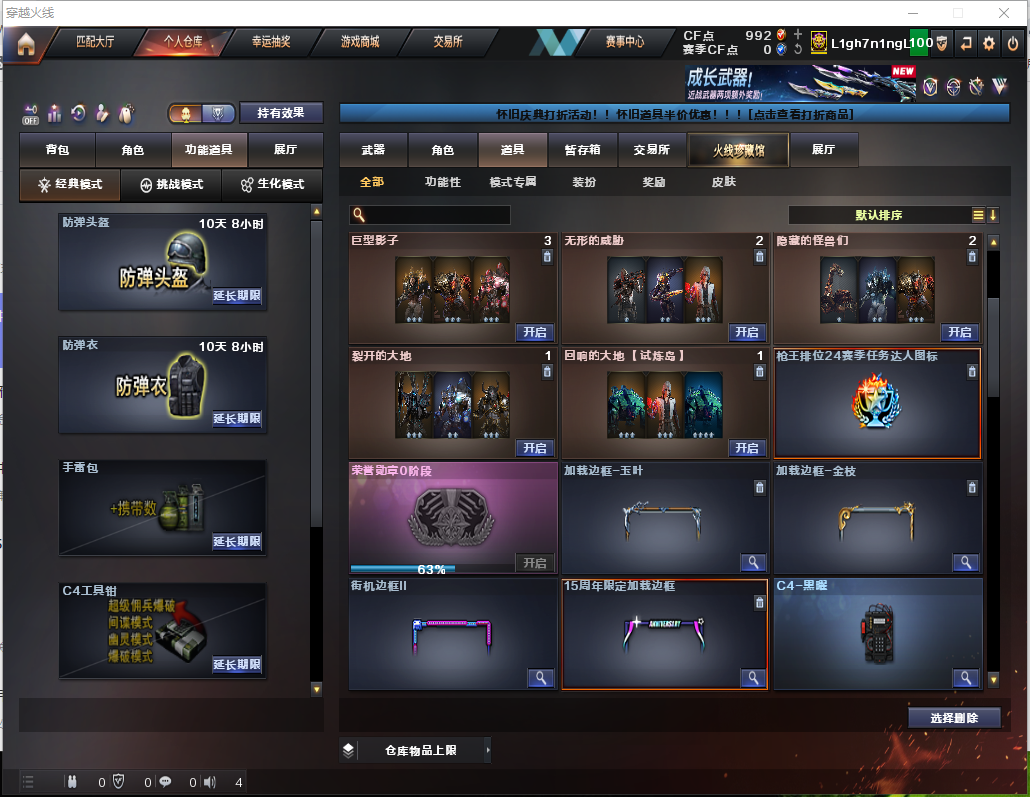
Task: Open the 游戏商城 game store
Action: 360,42
